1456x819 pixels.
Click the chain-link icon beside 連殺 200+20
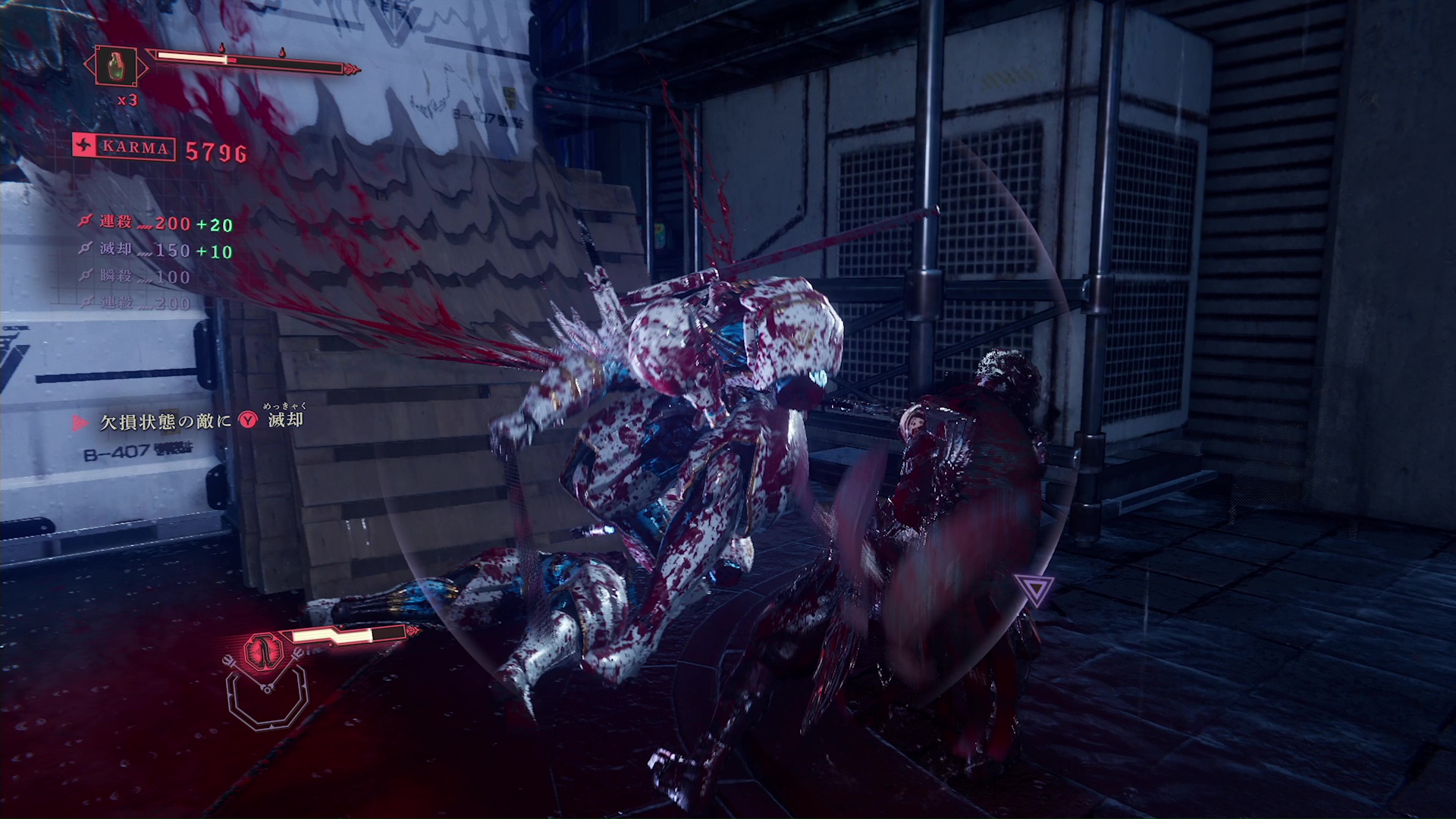(x=86, y=221)
